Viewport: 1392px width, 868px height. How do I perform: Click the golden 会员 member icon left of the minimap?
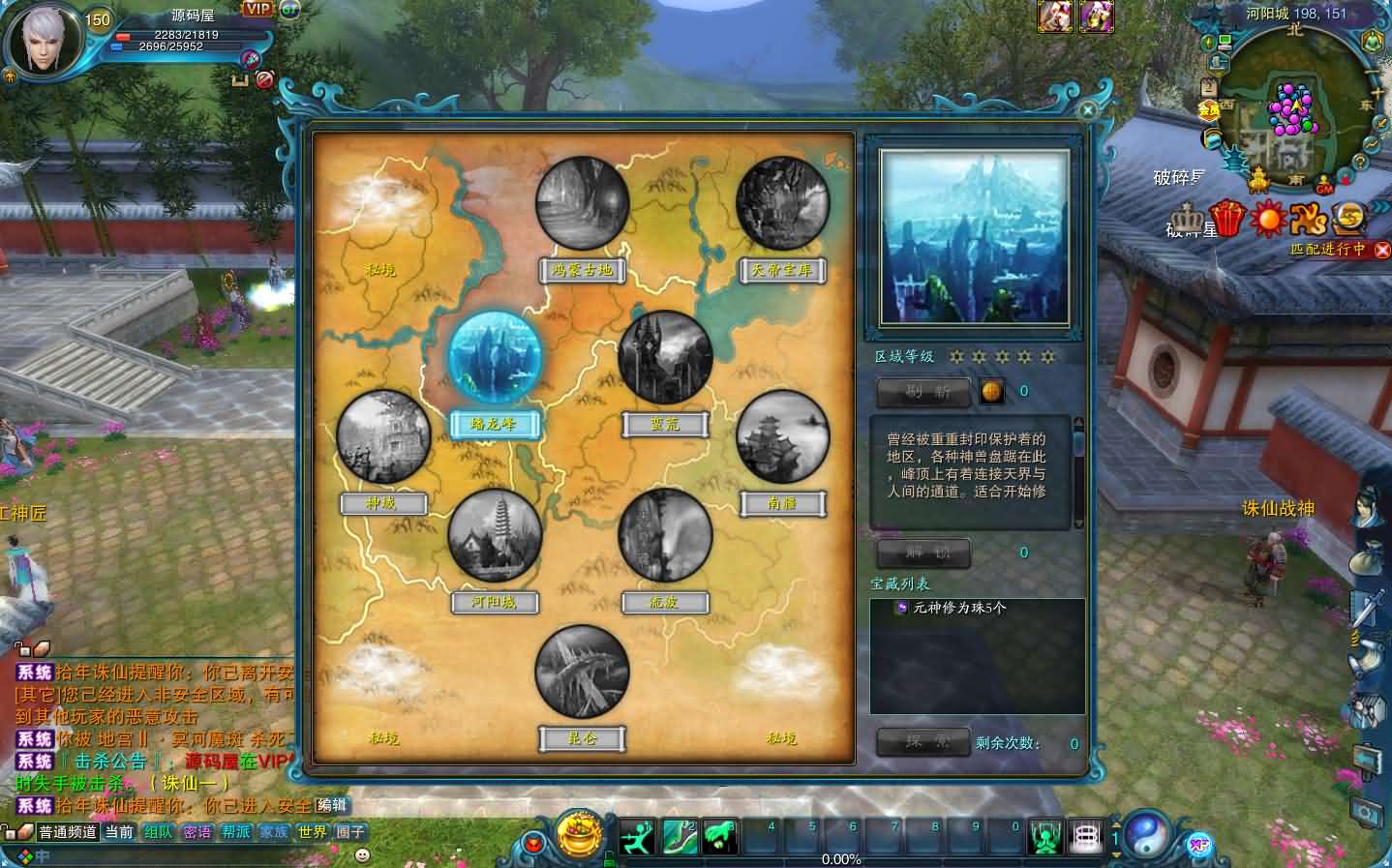(x=1208, y=109)
